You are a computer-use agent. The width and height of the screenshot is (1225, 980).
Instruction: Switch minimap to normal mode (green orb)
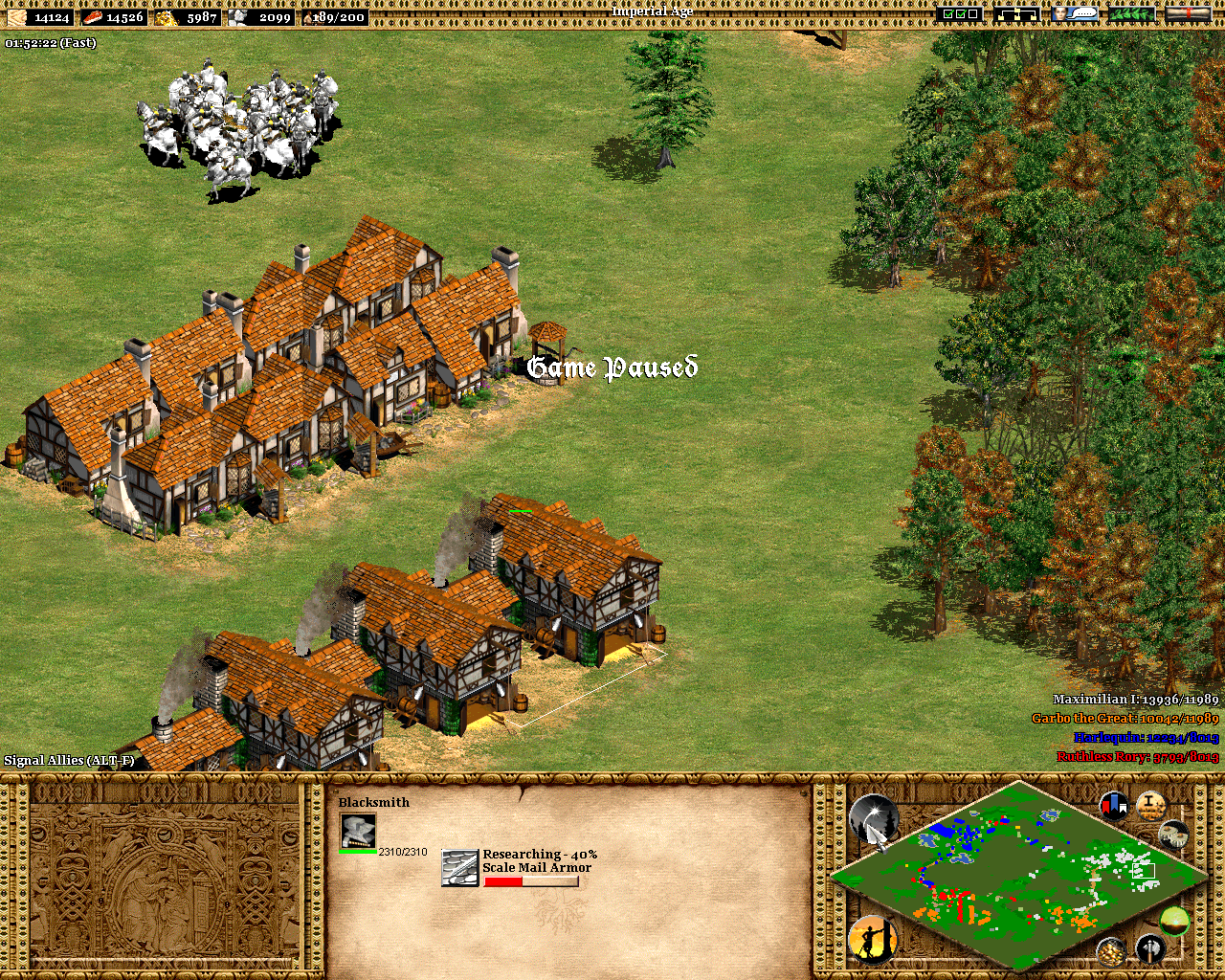tap(1174, 921)
